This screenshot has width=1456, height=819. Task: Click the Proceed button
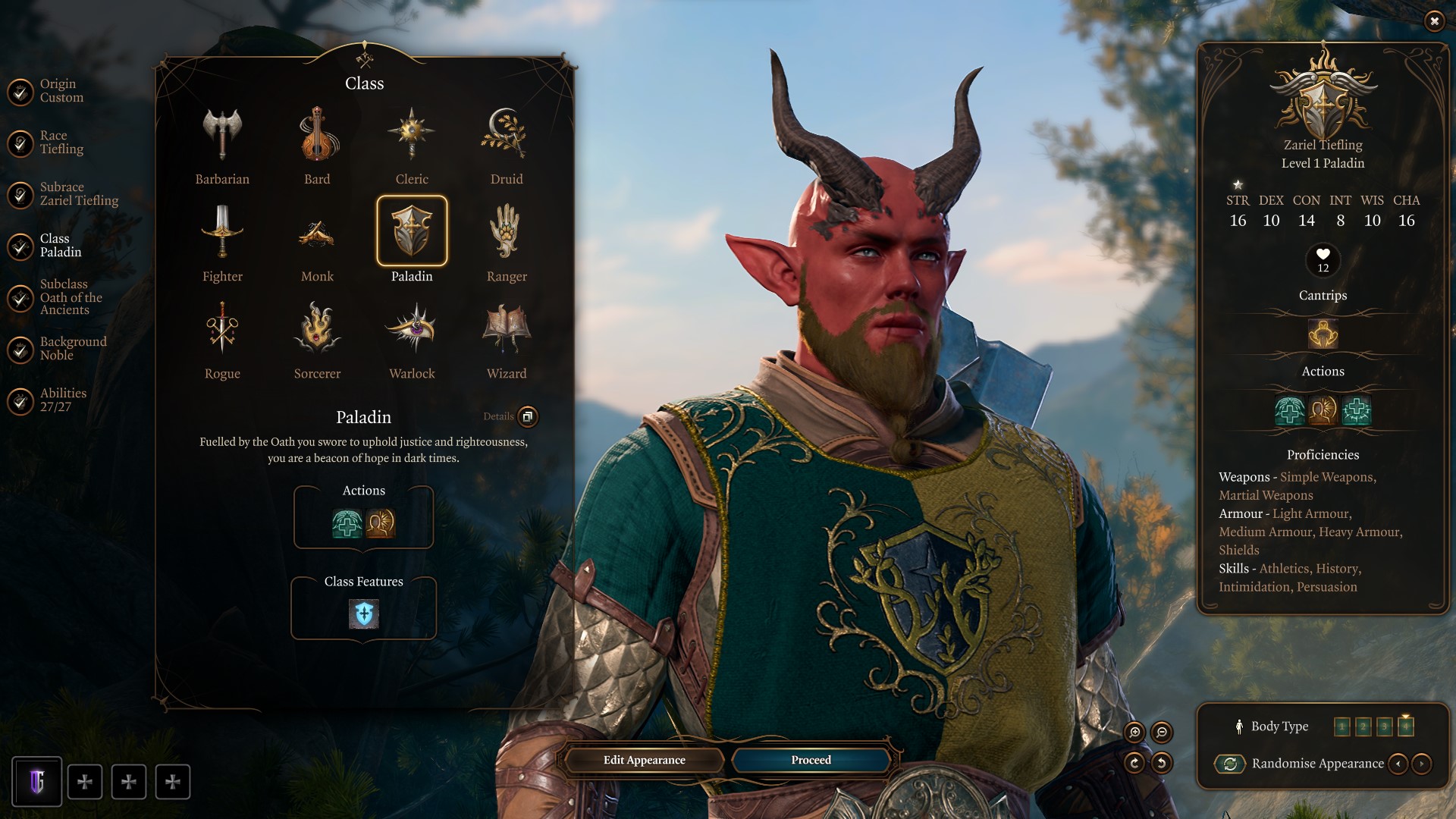[x=811, y=760]
